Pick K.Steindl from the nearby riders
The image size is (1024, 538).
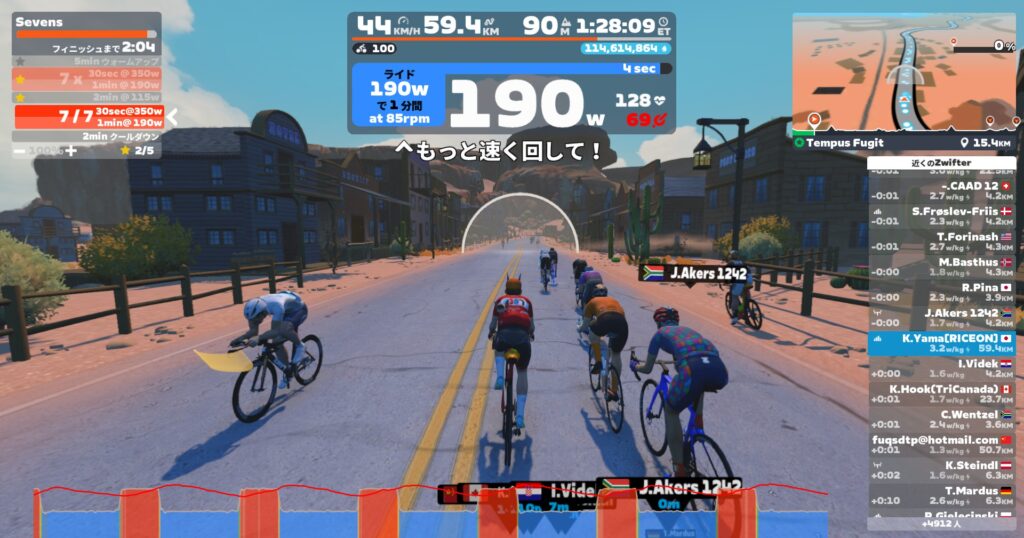(x=941, y=469)
